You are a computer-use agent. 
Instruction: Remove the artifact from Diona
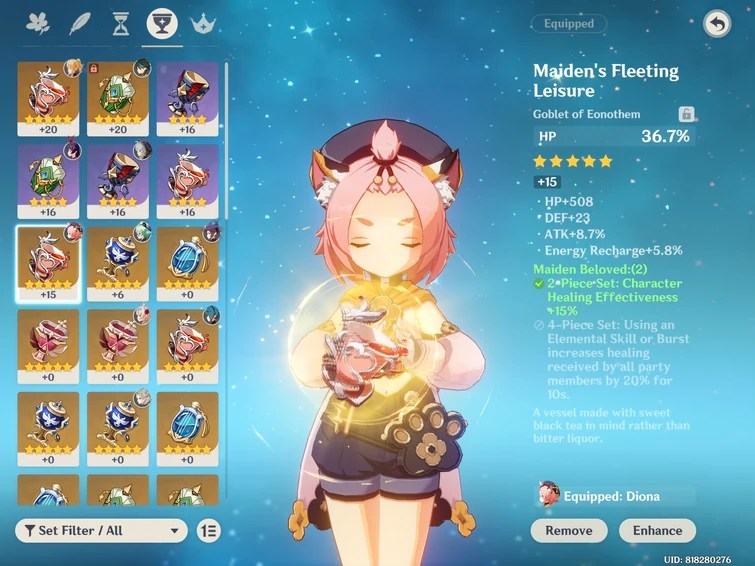click(x=569, y=530)
